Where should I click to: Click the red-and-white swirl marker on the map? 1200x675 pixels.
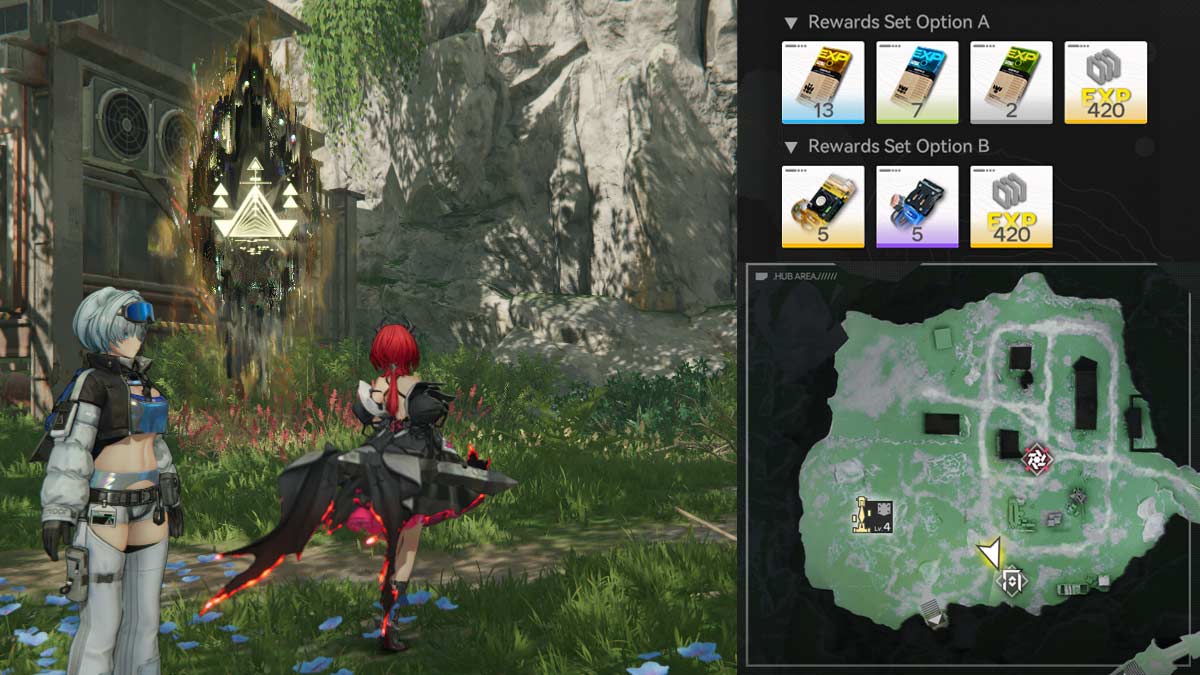1037,459
